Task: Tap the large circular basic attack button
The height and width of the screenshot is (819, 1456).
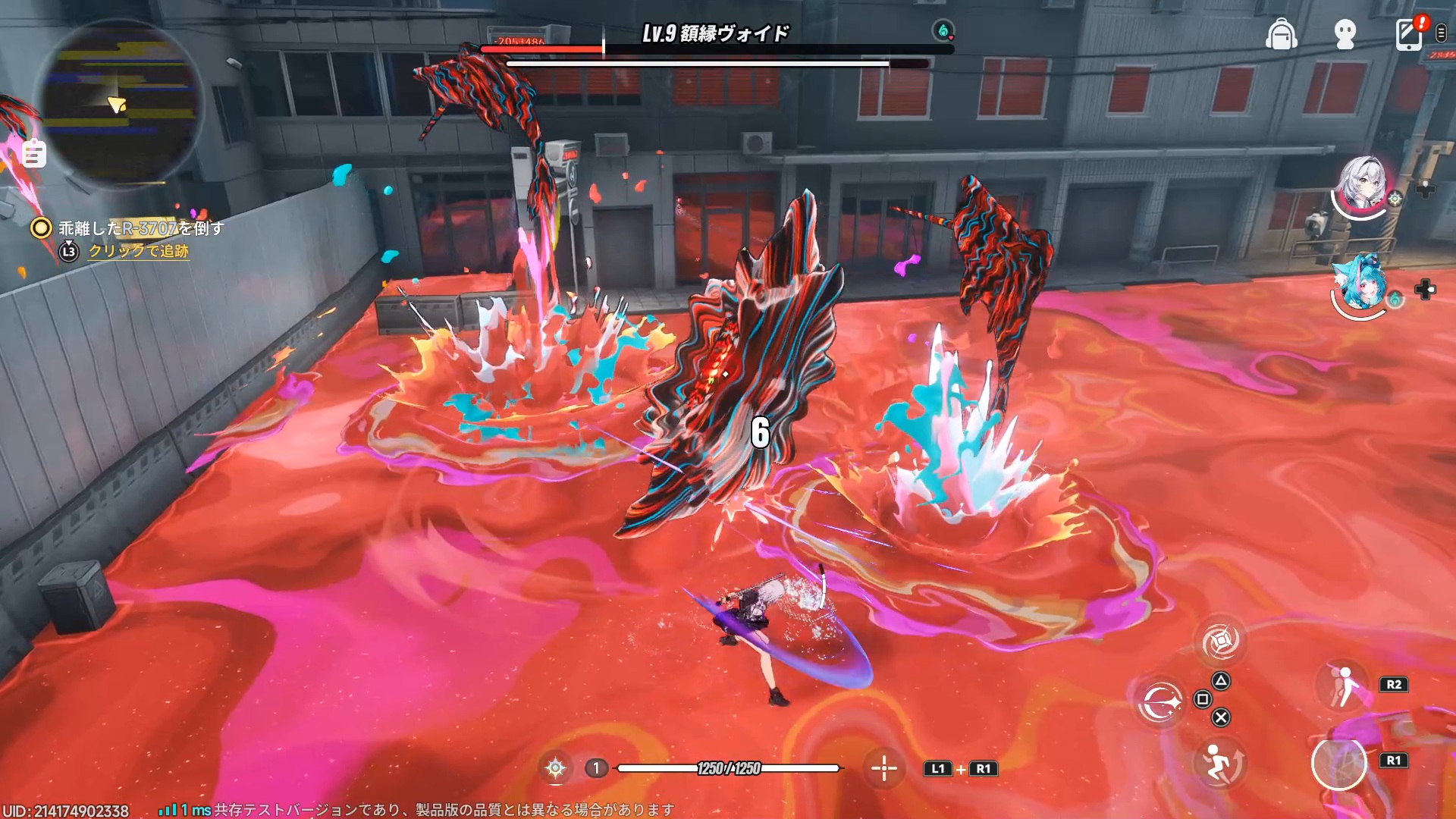Action: (x=1338, y=763)
